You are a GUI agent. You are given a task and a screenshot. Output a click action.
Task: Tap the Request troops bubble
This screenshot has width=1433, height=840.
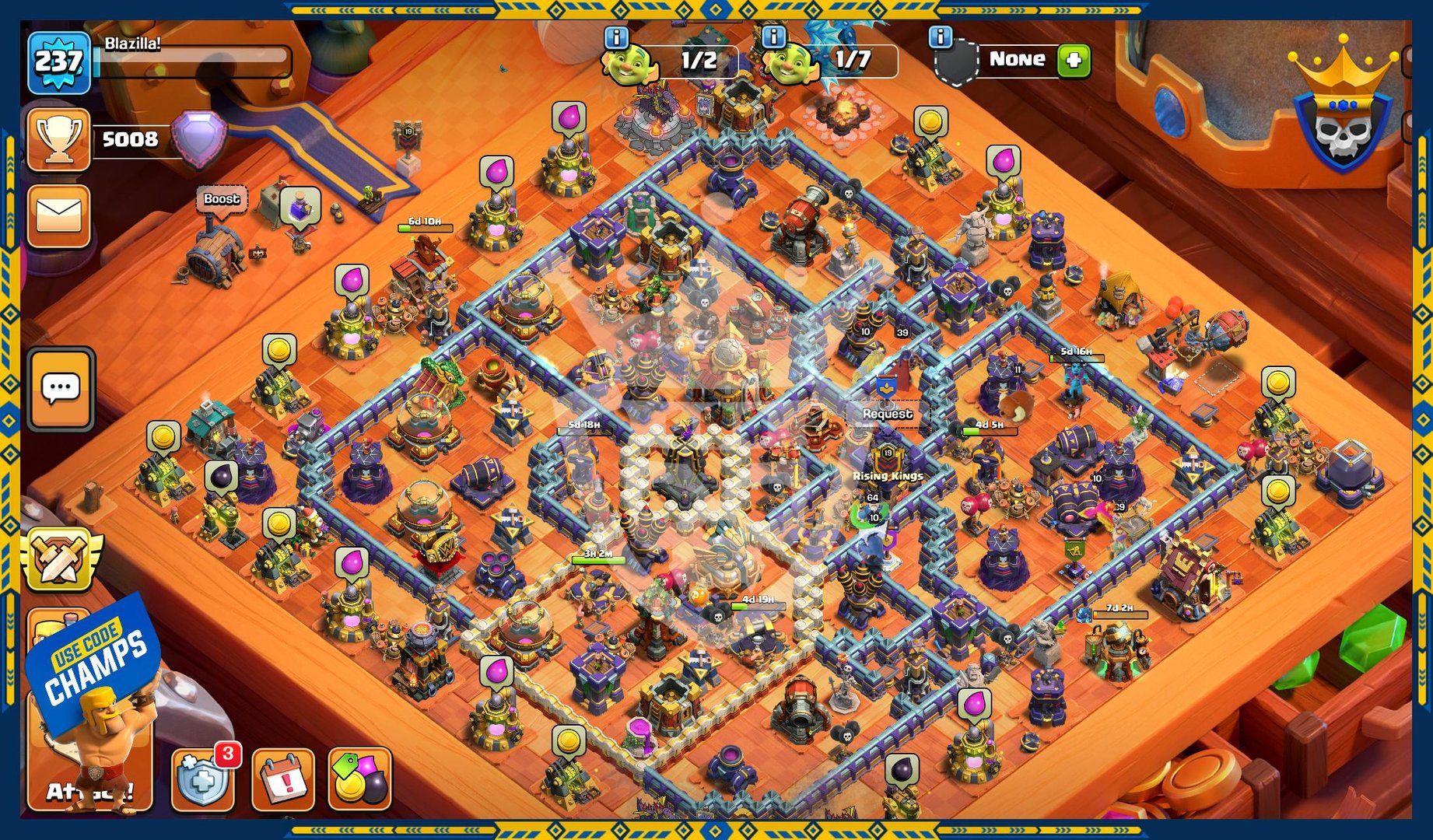coord(887,414)
